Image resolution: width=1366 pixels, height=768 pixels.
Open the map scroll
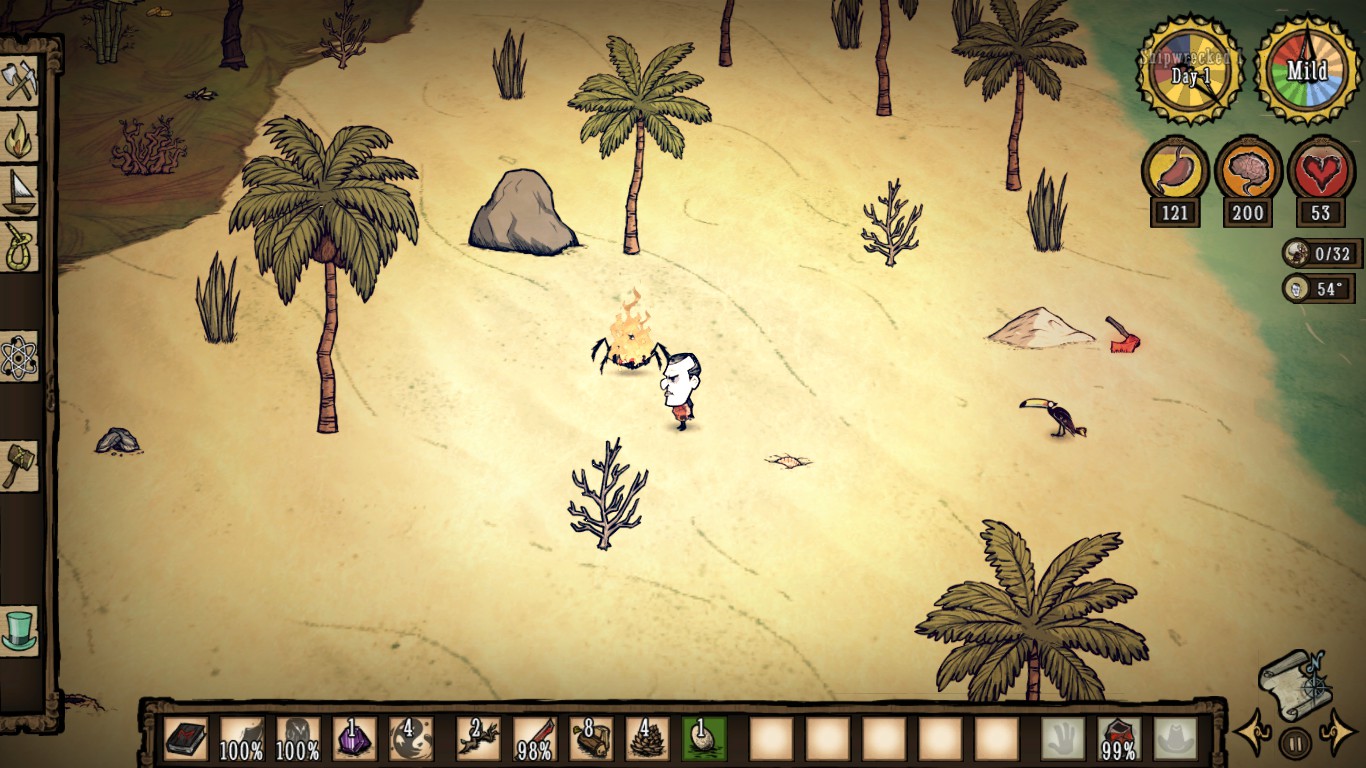click(1295, 685)
